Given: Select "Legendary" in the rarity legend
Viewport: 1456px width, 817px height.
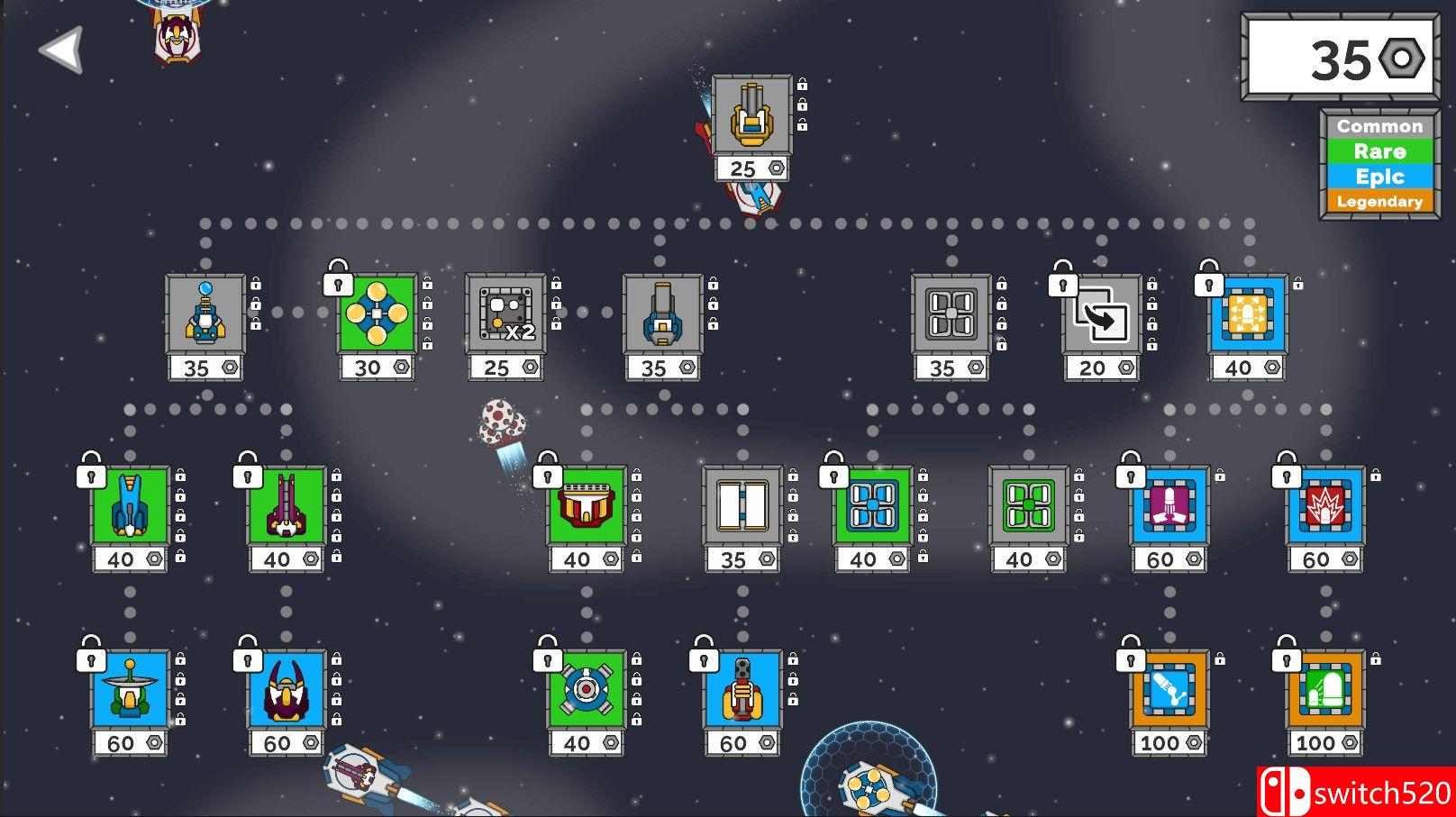Looking at the screenshot, I should [1379, 202].
